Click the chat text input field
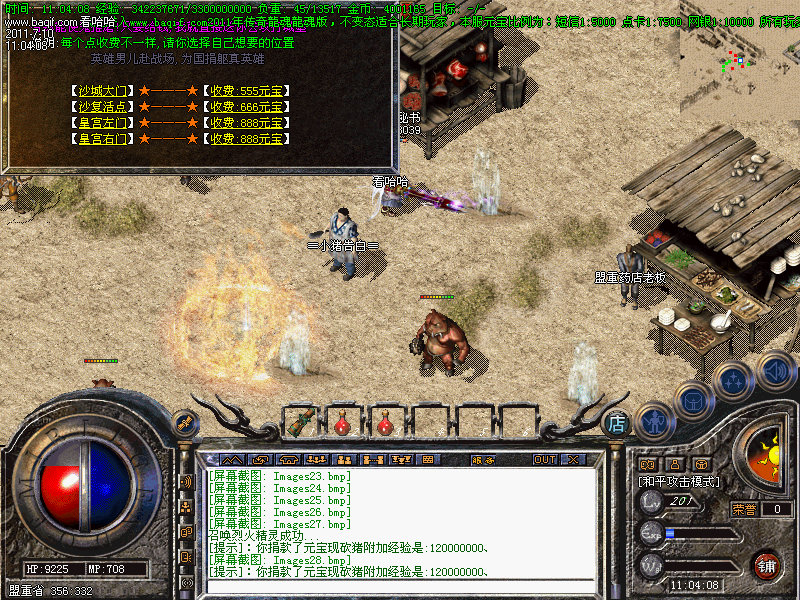The image size is (800, 600). pyautogui.click(x=400, y=586)
